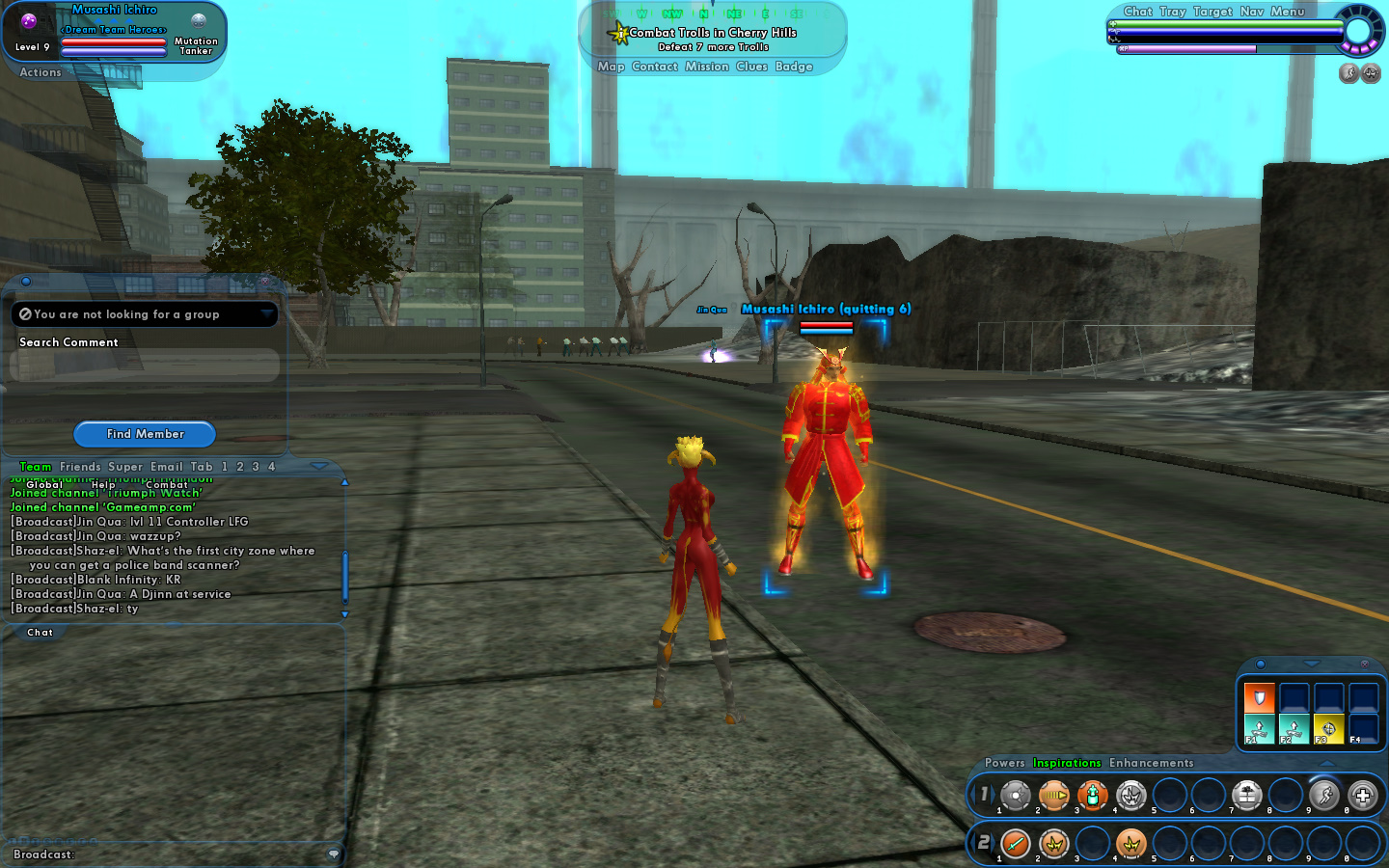Viewport: 1389px width, 868px height.
Task: Click the Search Comment text field
Action: (145, 366)
